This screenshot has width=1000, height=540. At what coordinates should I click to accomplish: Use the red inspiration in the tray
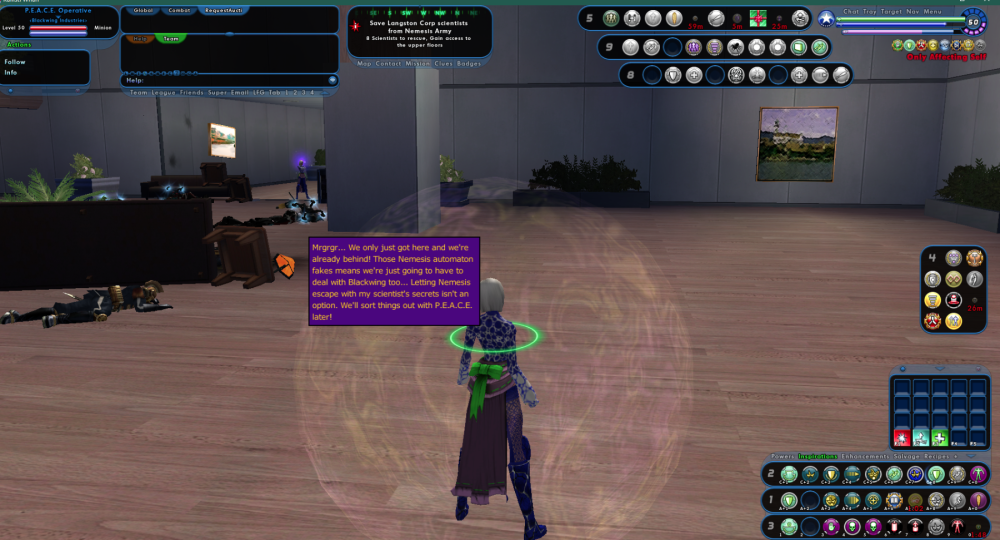[x=901, y=437]
